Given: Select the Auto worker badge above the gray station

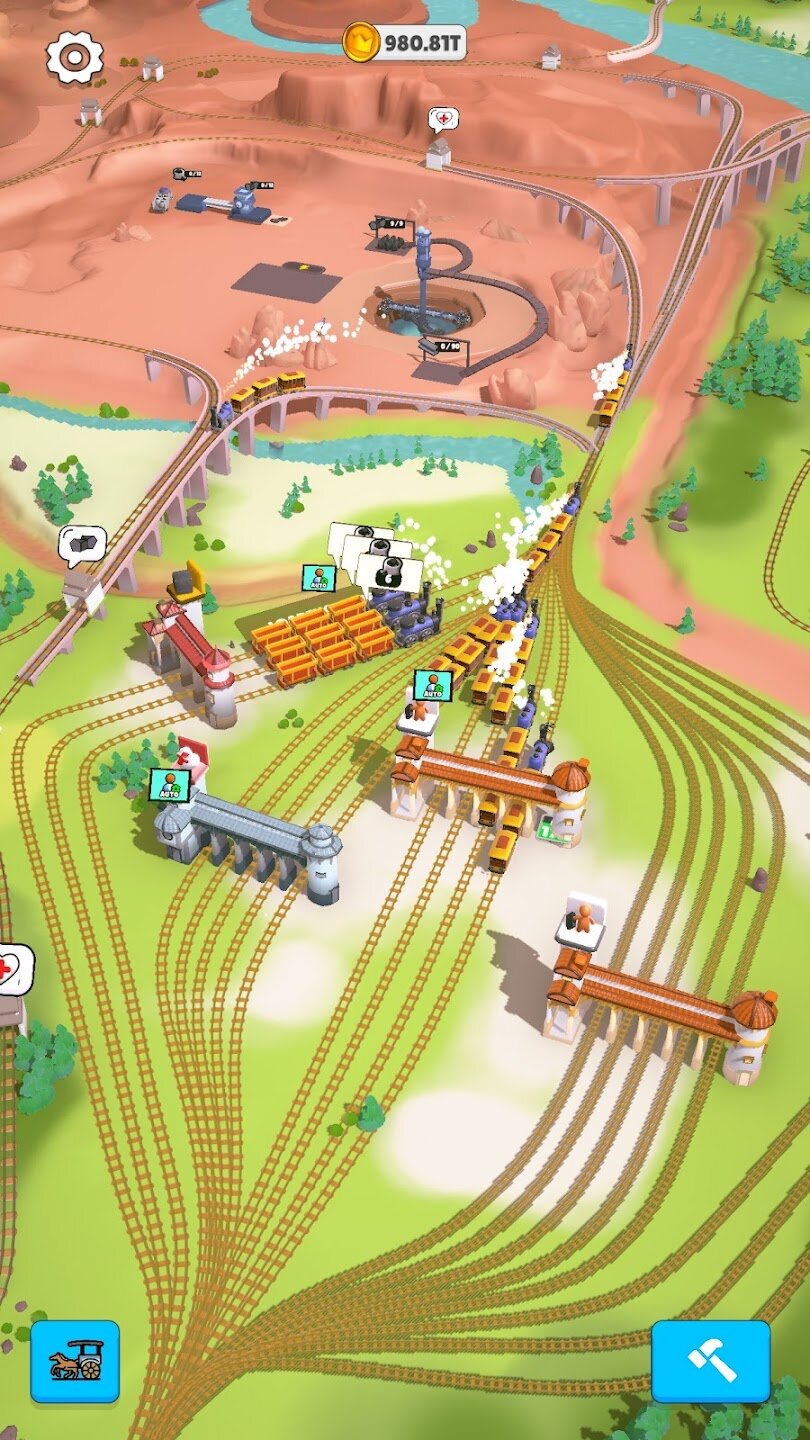Looking at the screenshot, I should [169, 784].
